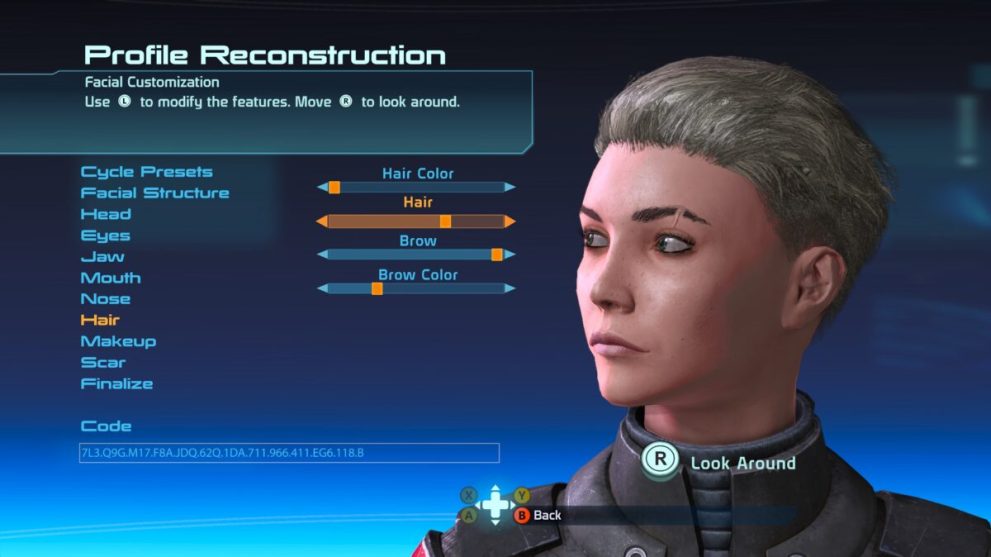Select the Jaw menu entry
This screenshot has height=557, width=991.
point(103,257)
